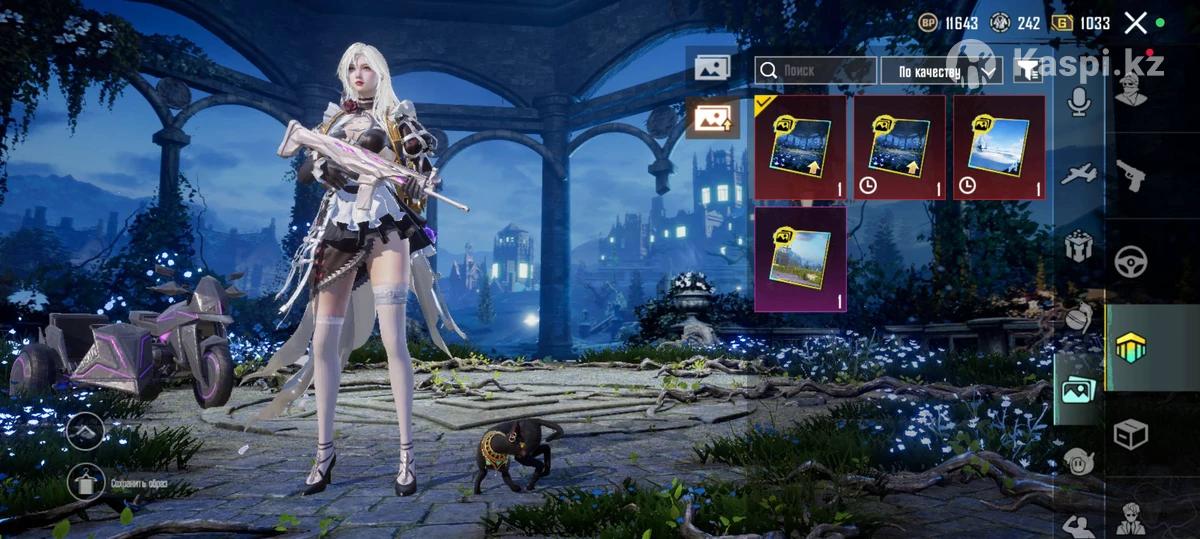Open the steering wheel vehicles category
The height and width of the screenshot is (539, 1200).
coord(1131,262)
